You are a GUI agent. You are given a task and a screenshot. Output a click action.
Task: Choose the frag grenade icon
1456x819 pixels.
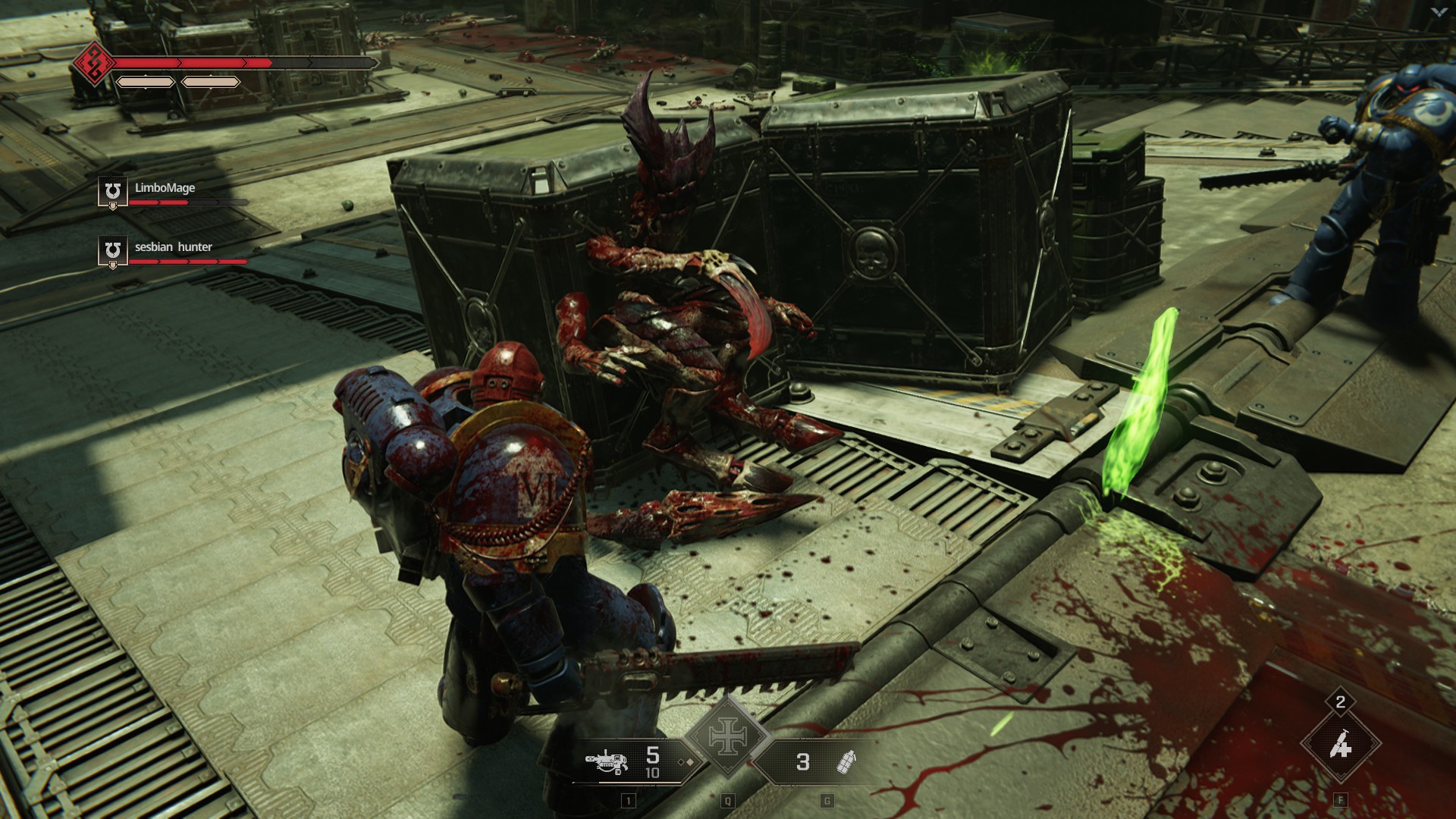(x=846, y=762)
